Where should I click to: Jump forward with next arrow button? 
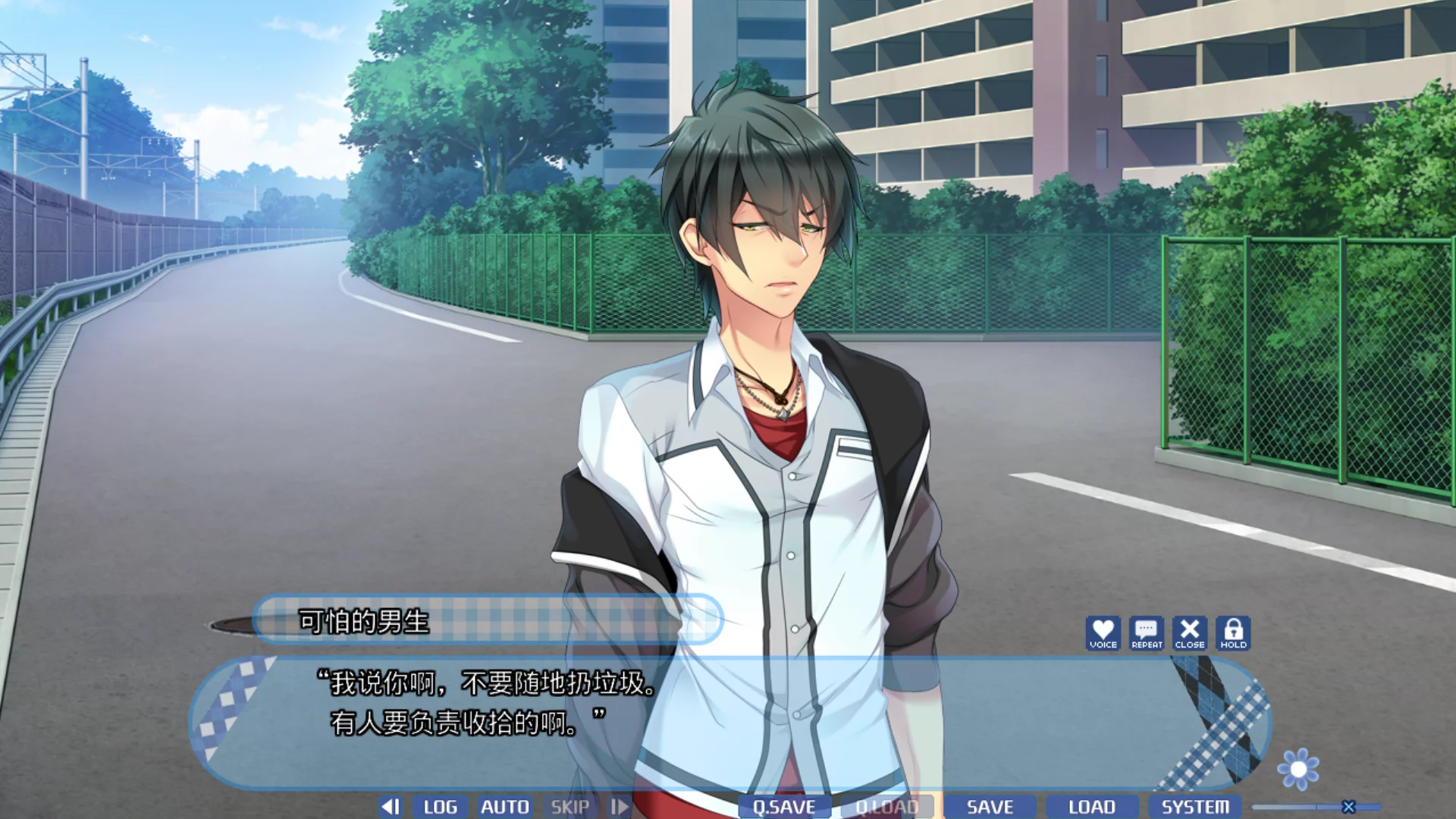(620, 807)
